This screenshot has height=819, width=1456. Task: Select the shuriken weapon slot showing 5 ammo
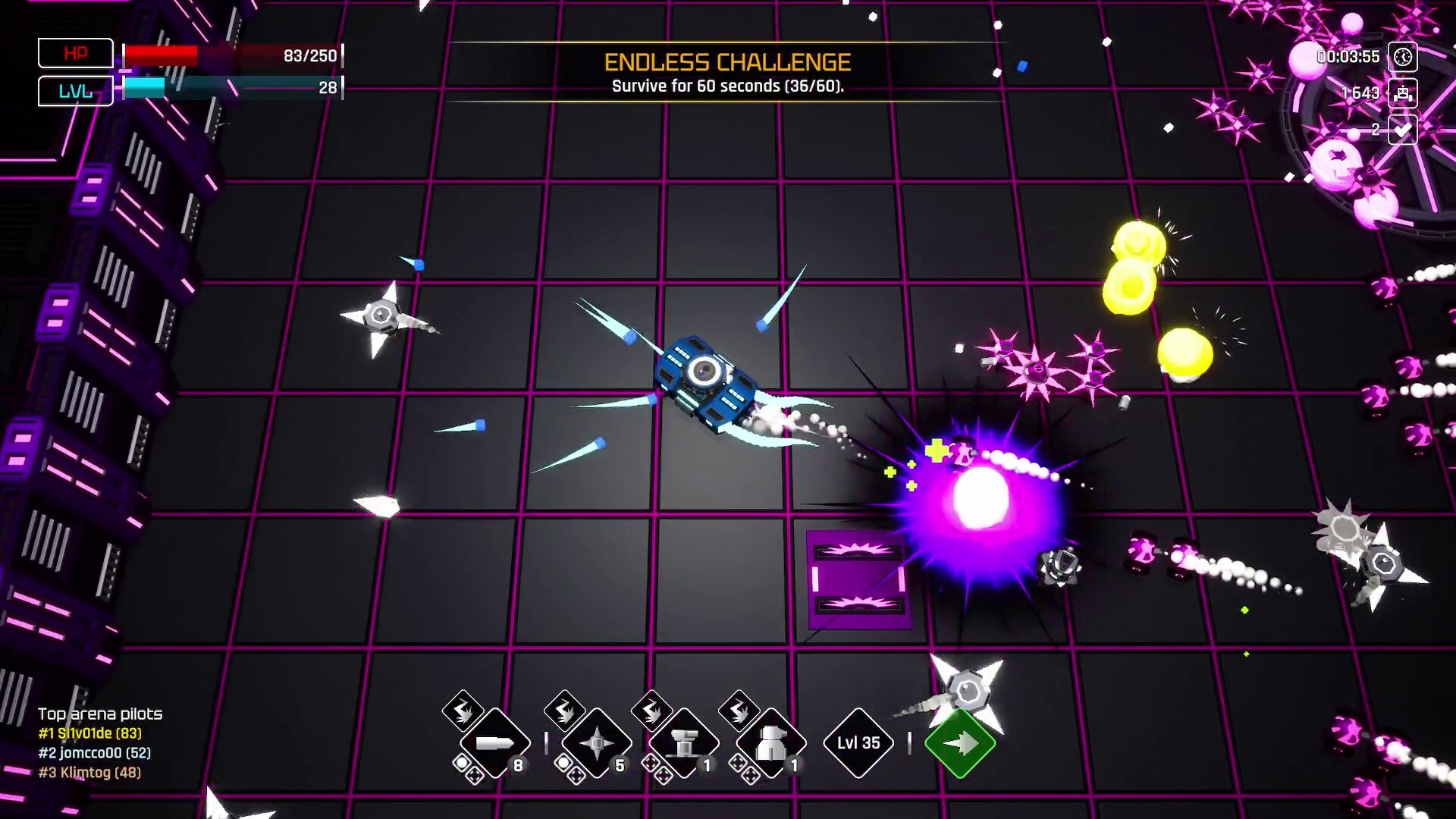click(x=599, y=743)
